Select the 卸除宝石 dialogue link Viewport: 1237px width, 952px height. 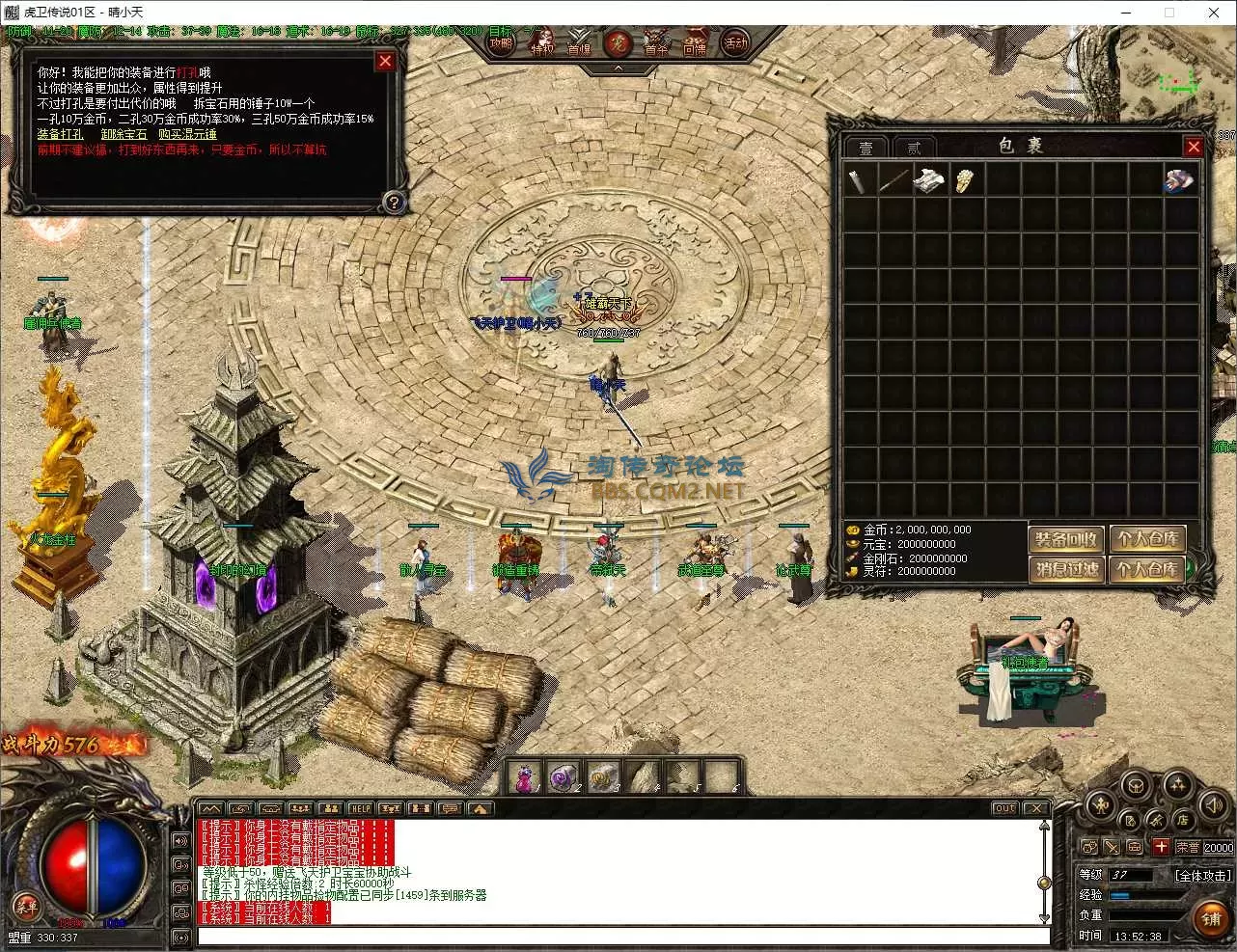[x=124, y=134]
